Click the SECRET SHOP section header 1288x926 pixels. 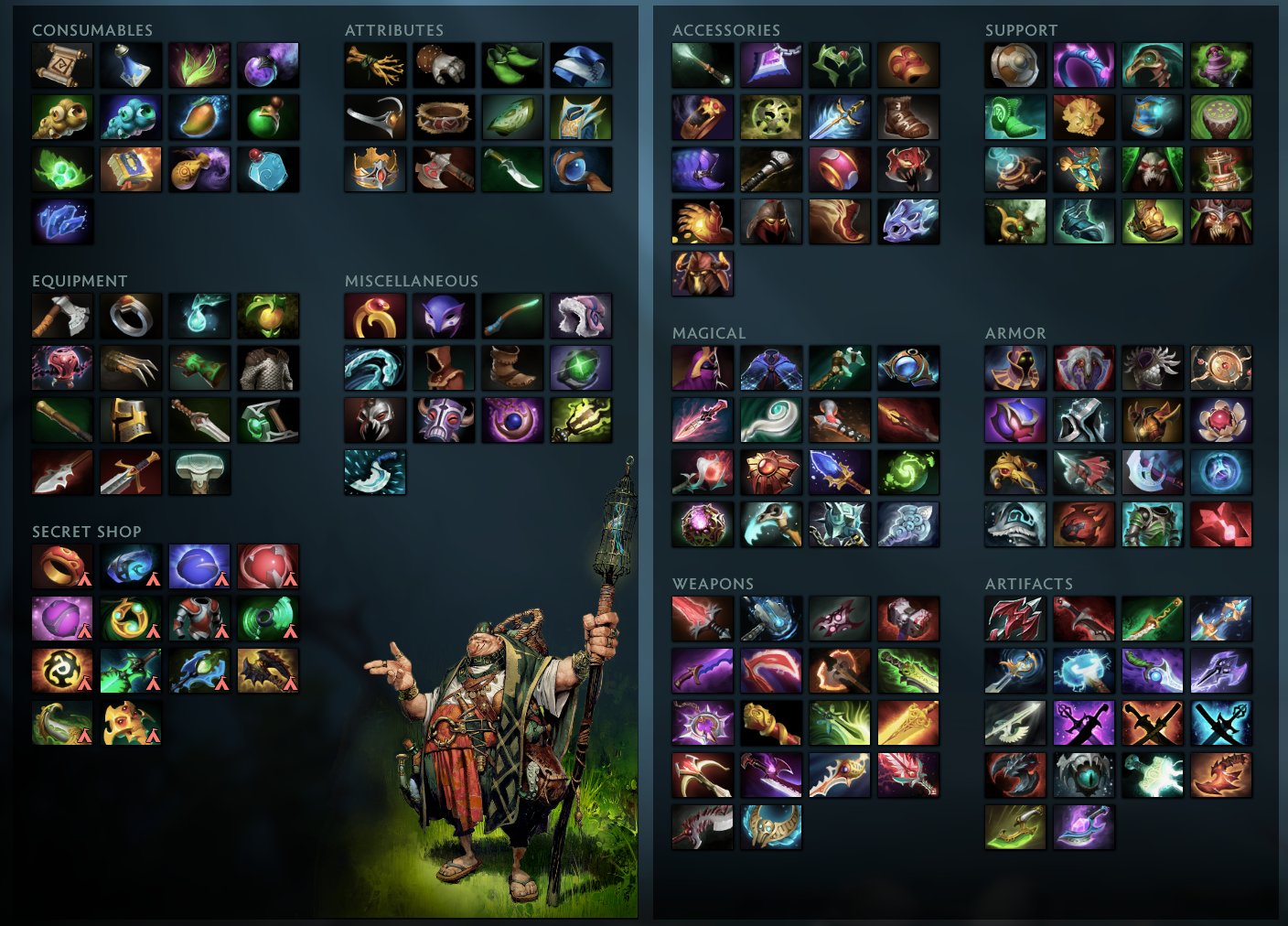[x=86, y=532]
